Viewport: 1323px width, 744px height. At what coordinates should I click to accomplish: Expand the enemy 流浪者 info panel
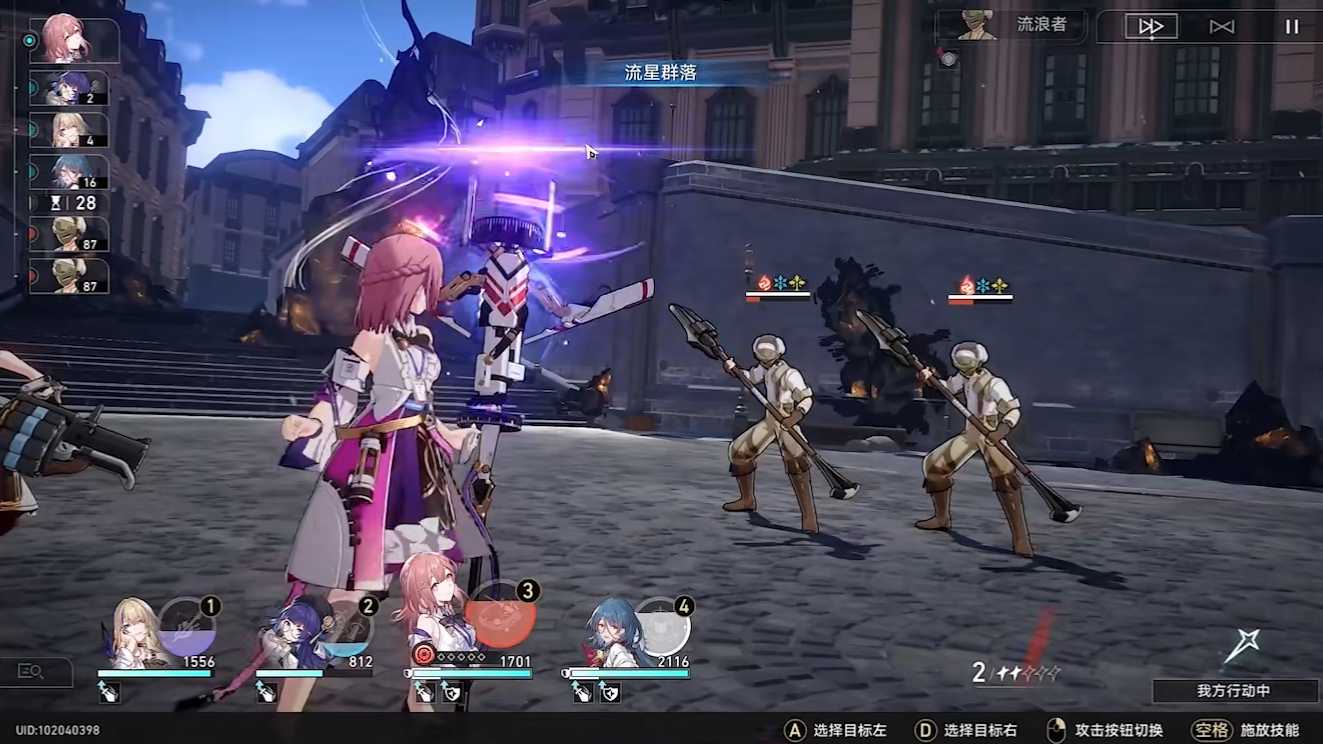pyautogui.click(x=1008, y=27)
